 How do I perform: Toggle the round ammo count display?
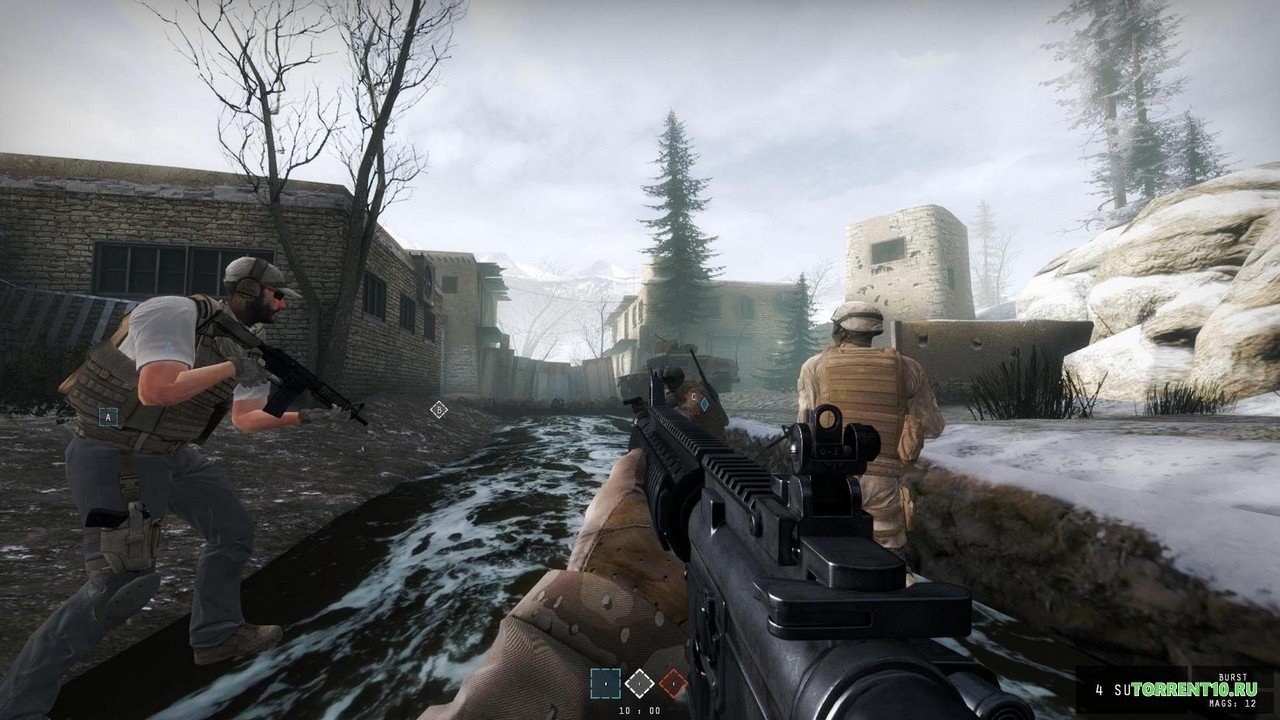point(1099,689)
